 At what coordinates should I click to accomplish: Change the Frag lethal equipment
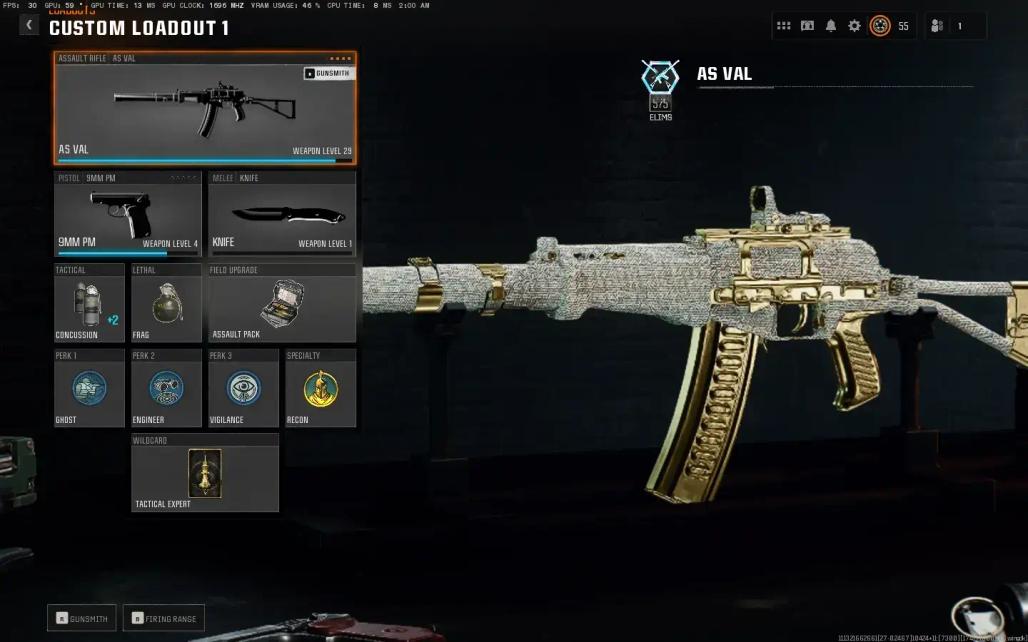click(166, 303)
